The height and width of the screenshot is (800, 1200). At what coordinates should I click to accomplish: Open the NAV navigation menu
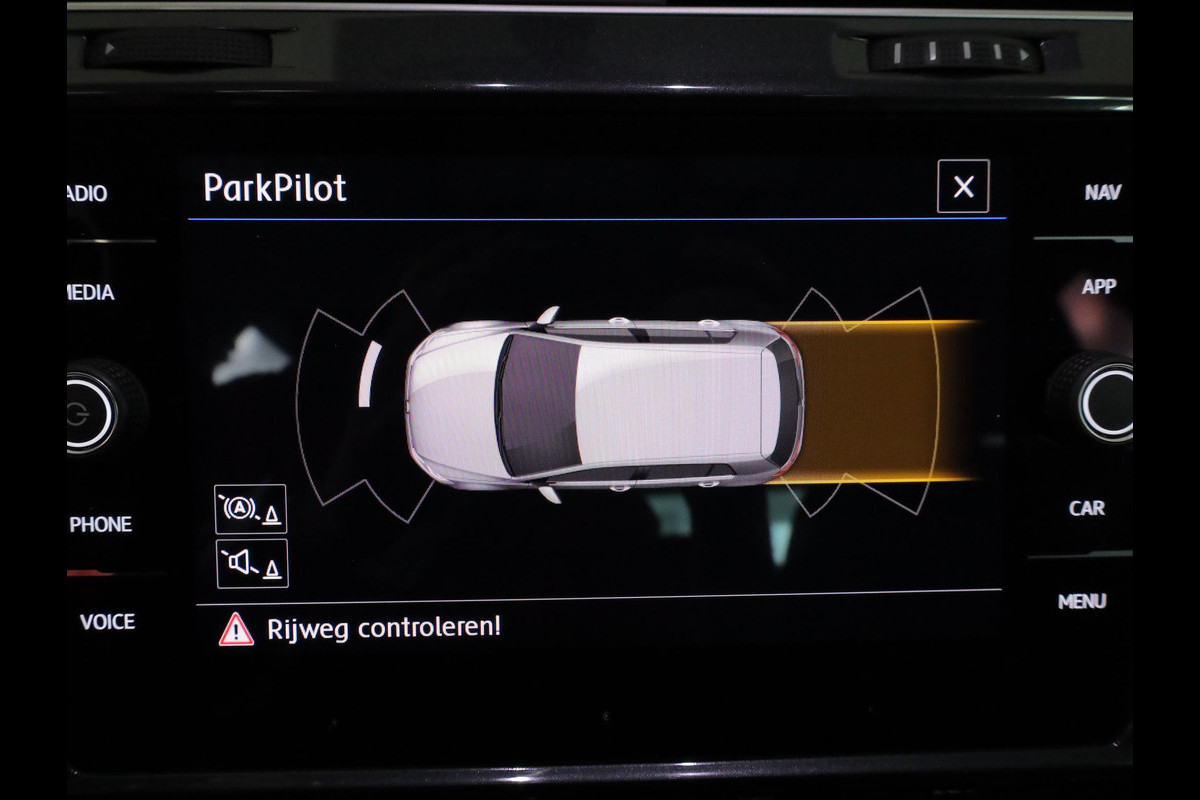[1102, 193]
